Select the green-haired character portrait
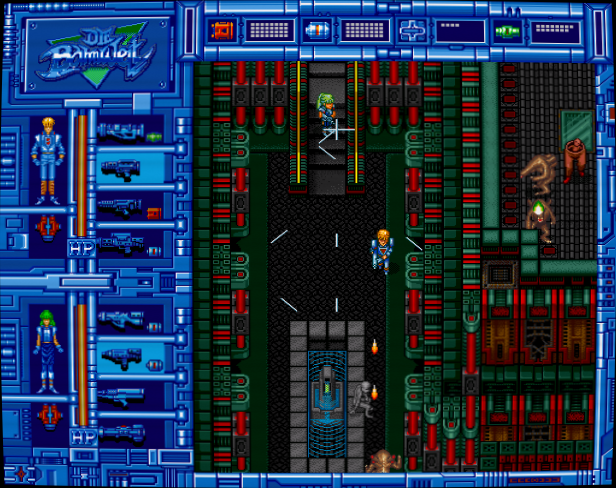Screen dimensions: 616x488 pyautogui.click(x=45, y=348)
